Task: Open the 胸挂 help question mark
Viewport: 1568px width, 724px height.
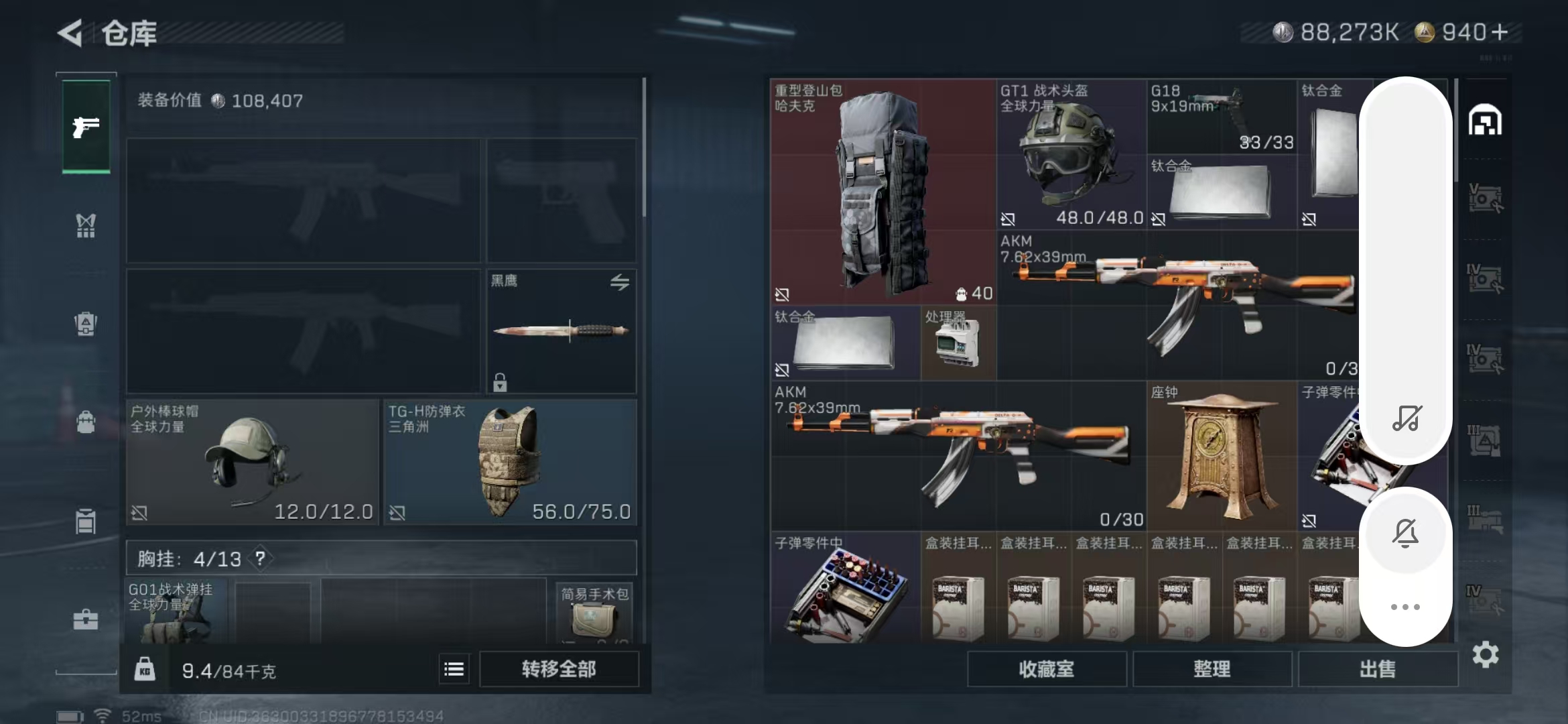Action: [x=260, y=558]
